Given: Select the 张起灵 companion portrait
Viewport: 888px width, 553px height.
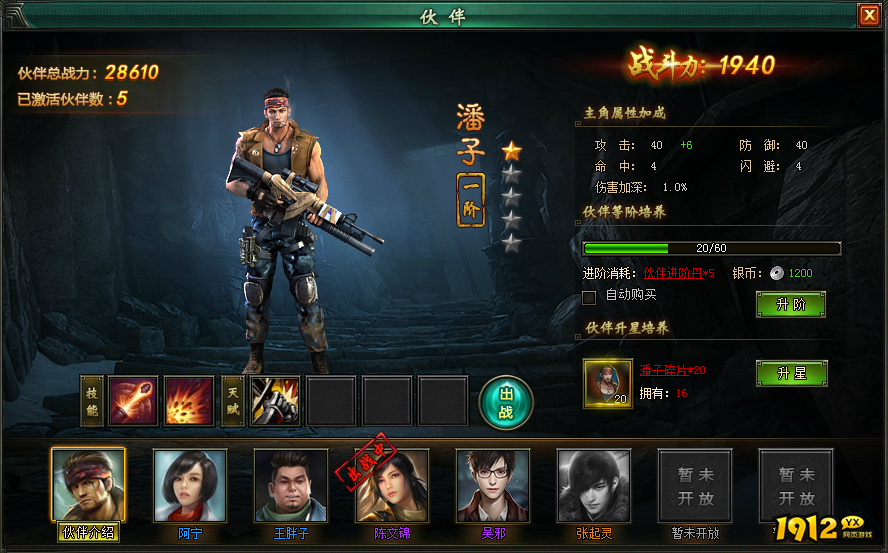Looking at the screenshot, I should coord(594,485).
